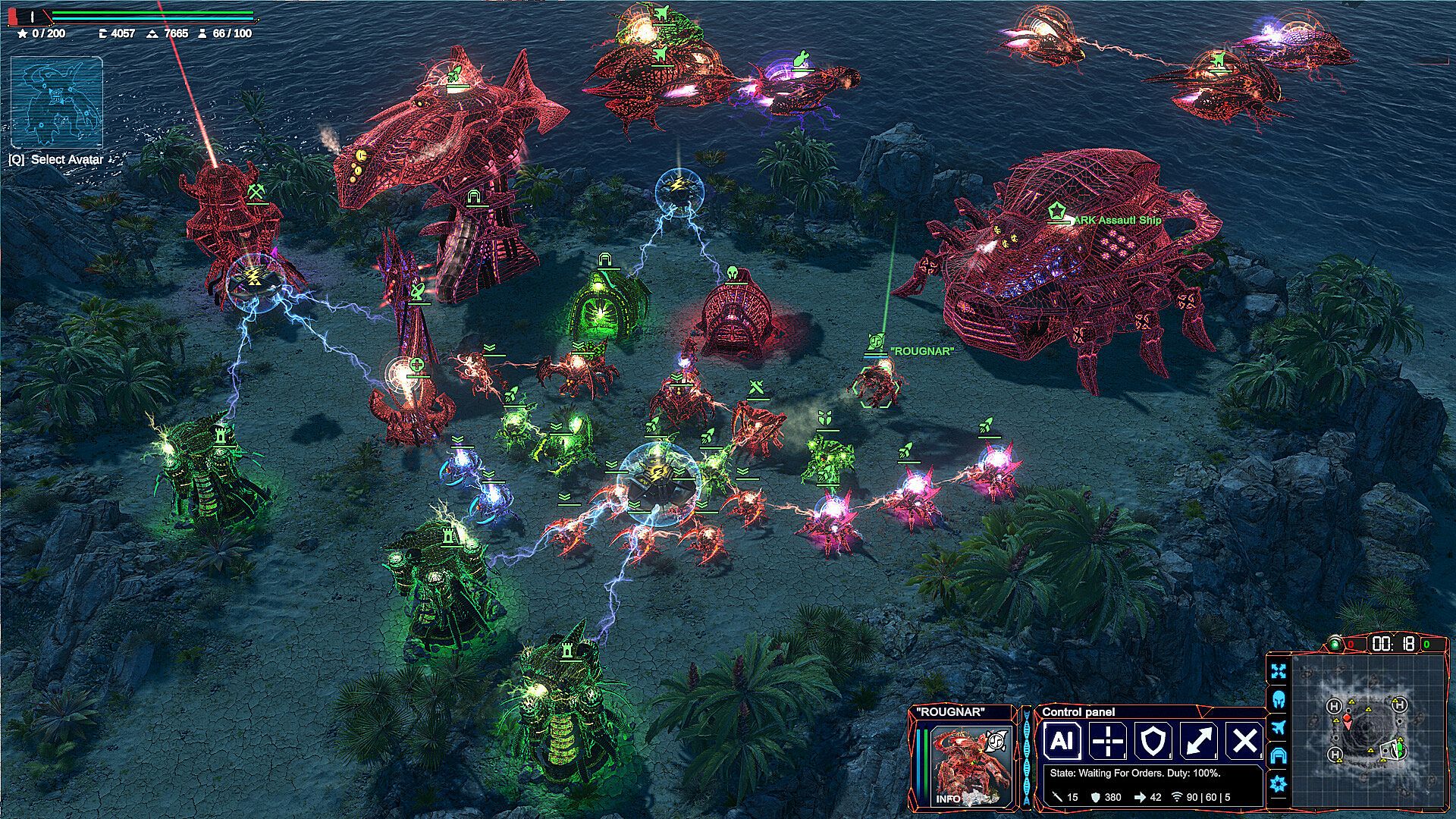Select the four-arrows expand icon beside minimap
Viewport: 1456px width, 819px height.
click(x=1279, y=672)
